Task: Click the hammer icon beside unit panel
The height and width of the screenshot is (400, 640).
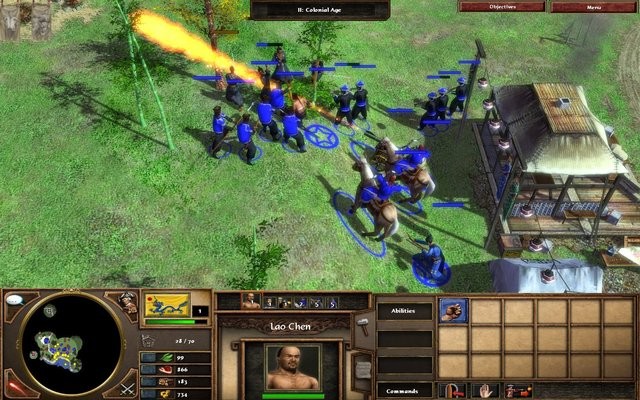Action: (x=363, y=321)
